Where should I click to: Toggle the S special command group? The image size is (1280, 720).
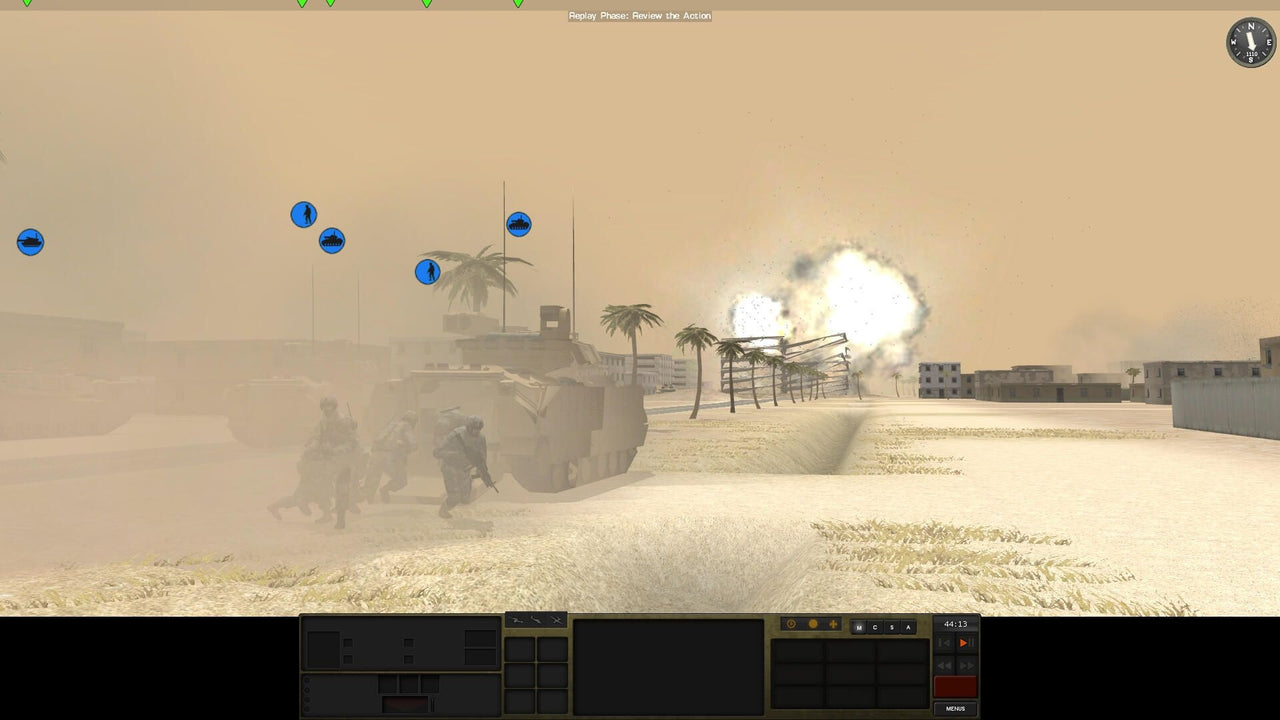893,625
